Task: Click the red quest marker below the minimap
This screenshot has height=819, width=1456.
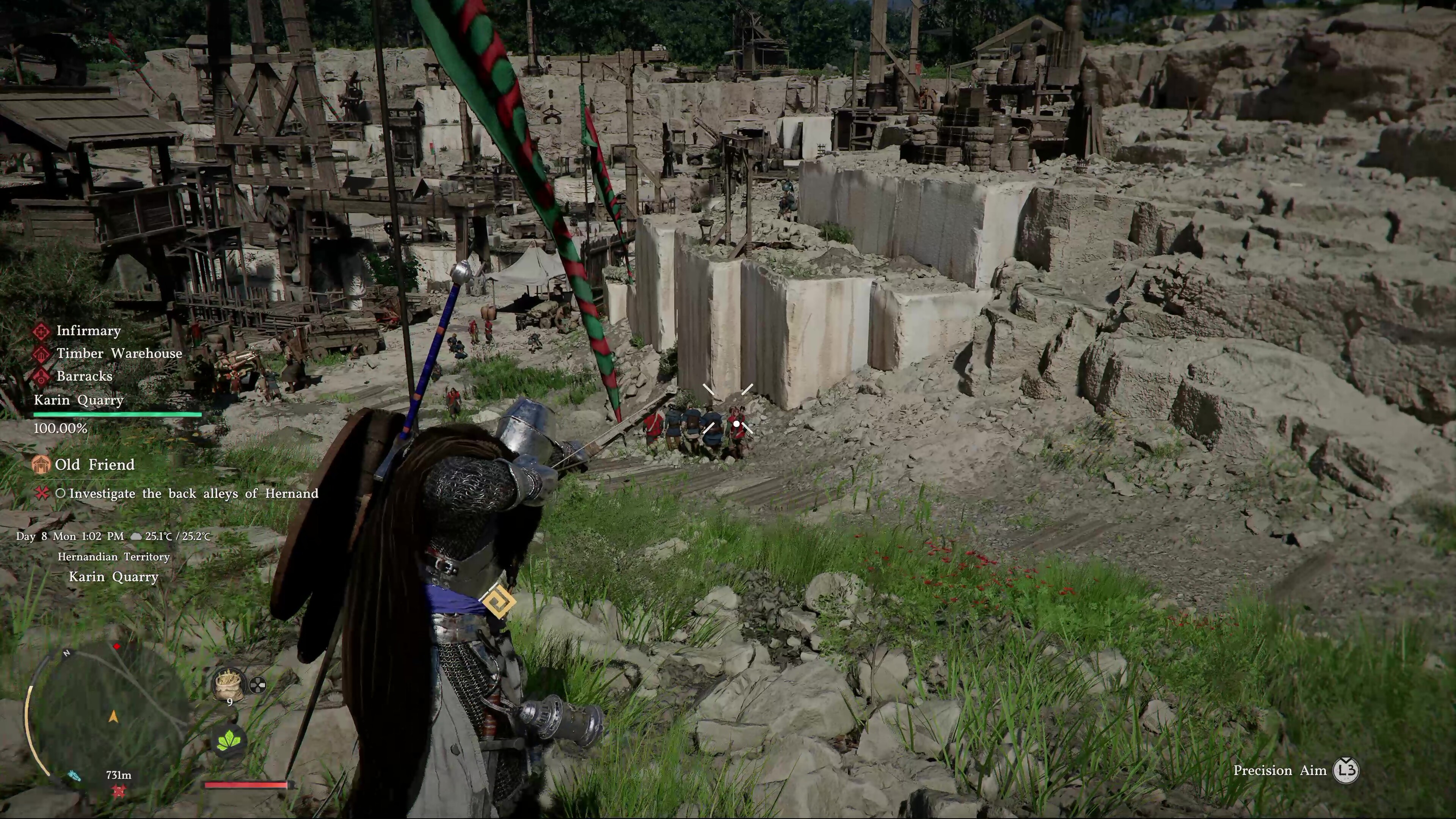Action: 119,790
